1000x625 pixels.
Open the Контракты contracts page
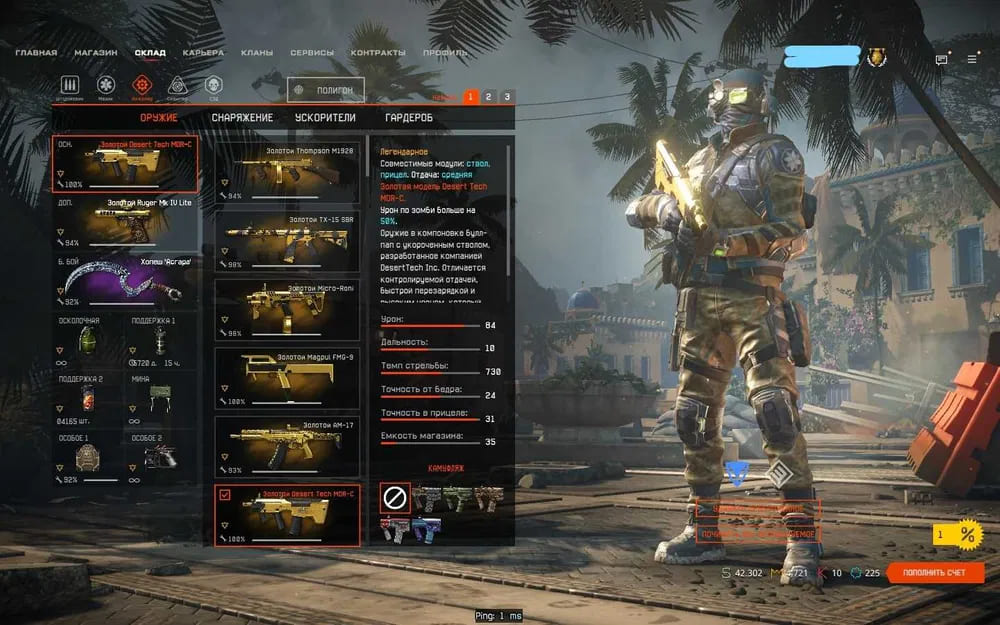click(x=378, y=52)
